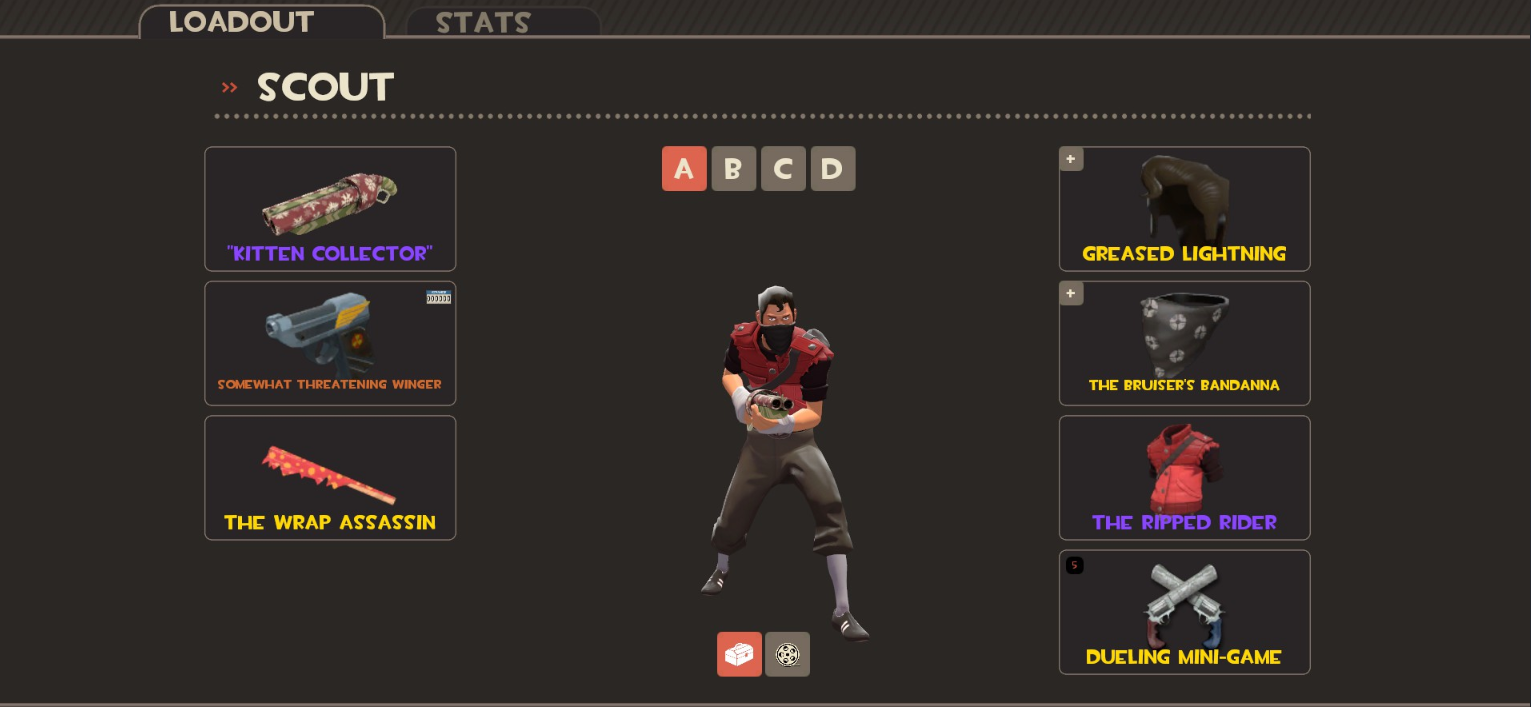Select loadout preset A
The height and width of the screenshot is (707, 1531).
coord(684,169)
